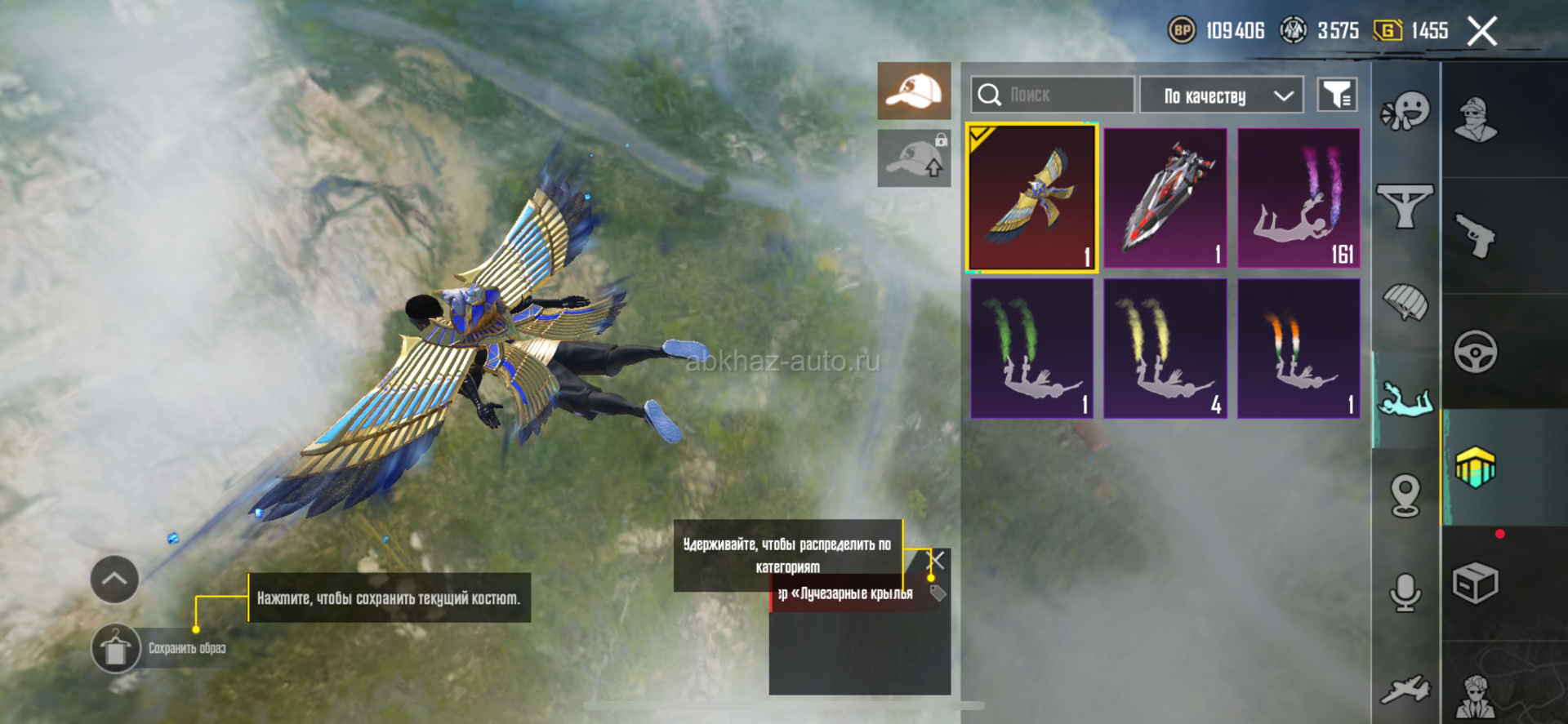Screen dimensions: 1568x724
Task: Choose the red and white jet glider
Action: pos(1165,197)
